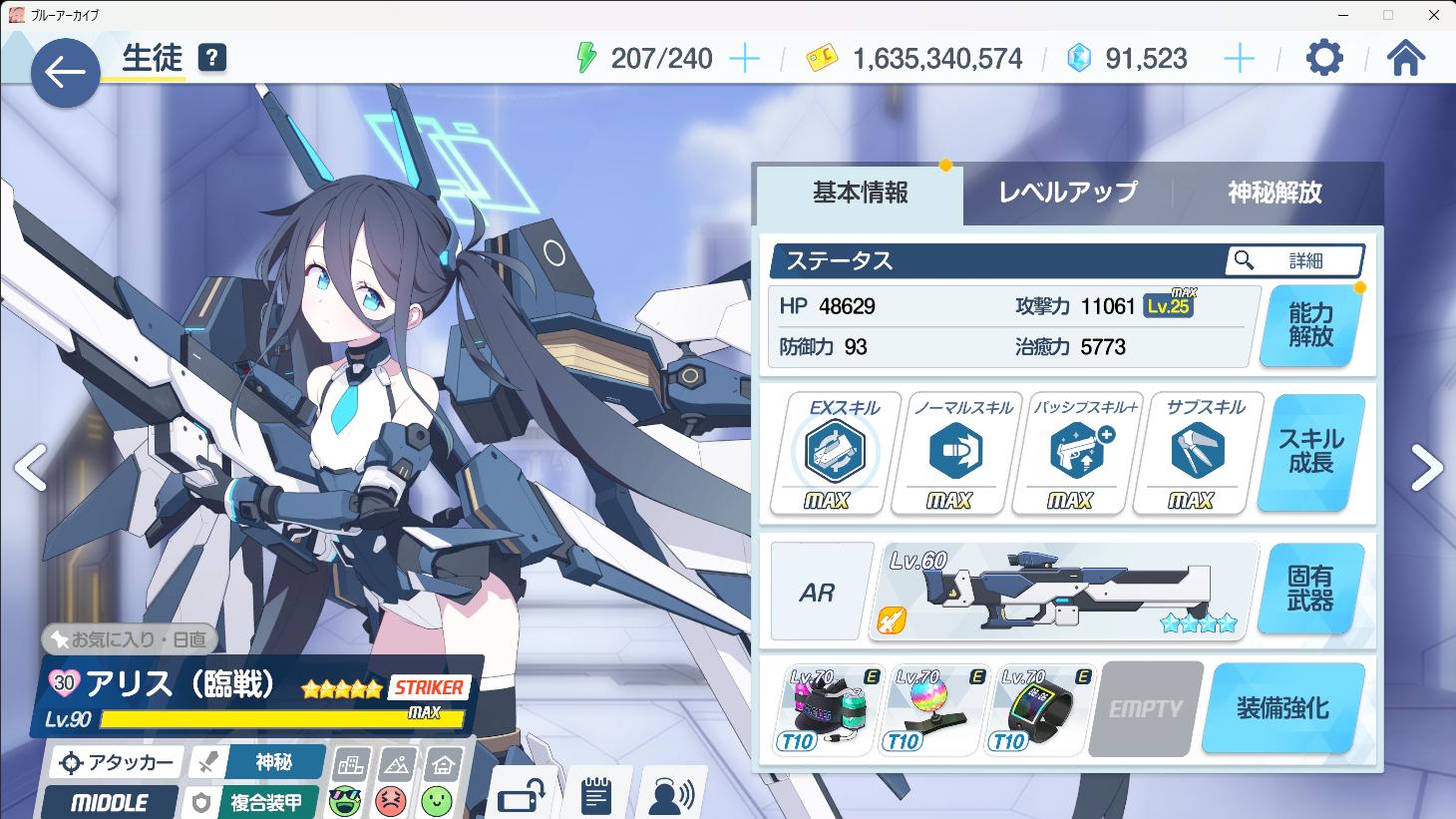Open the 能力解放 panel
The width and height of the screenshot is (1456, 819).
coord(1310,326)
